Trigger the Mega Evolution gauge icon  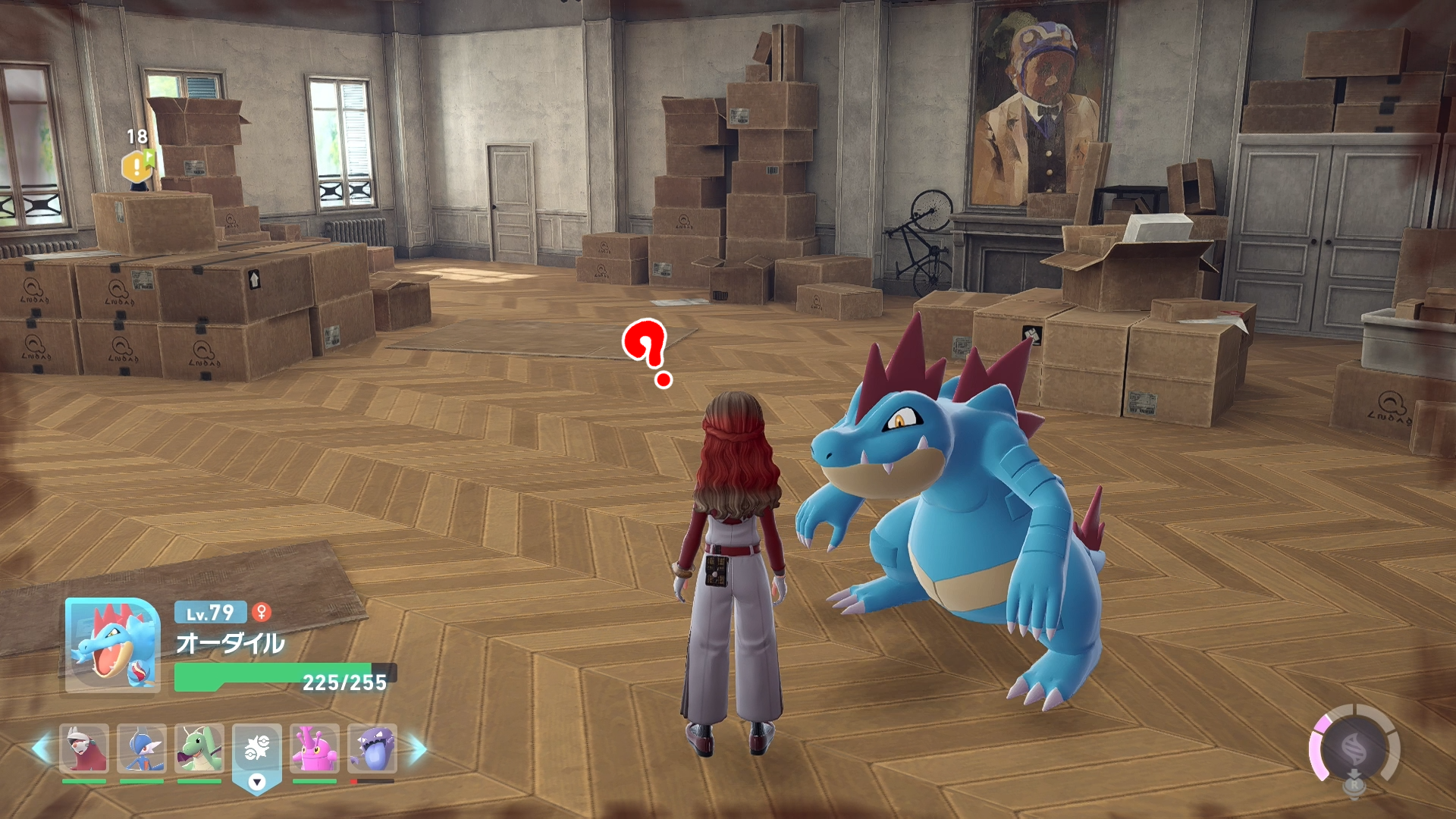(1354, 750)
